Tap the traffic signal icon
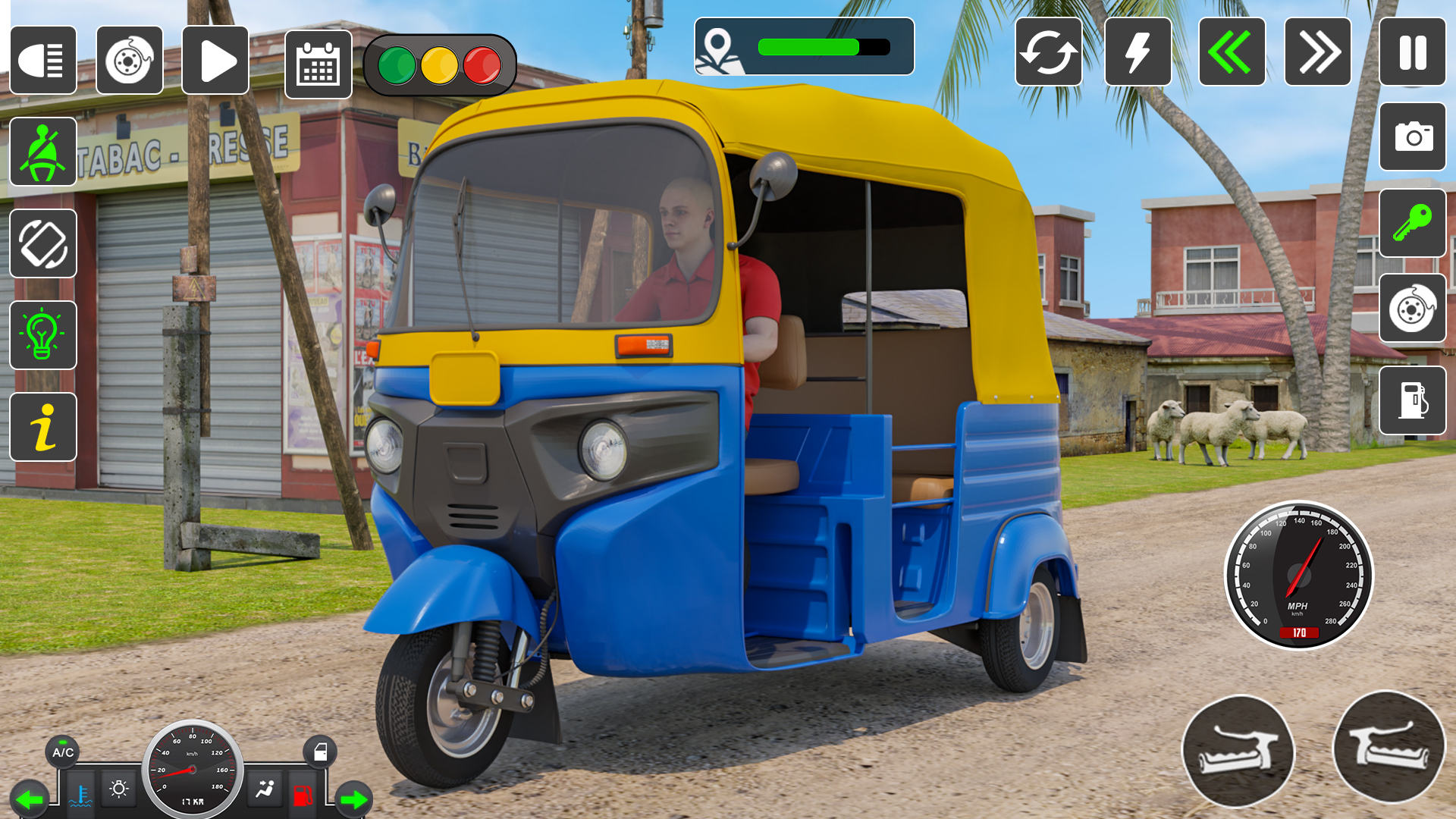Screen dimensions: 1456x819 pos(440,64)
